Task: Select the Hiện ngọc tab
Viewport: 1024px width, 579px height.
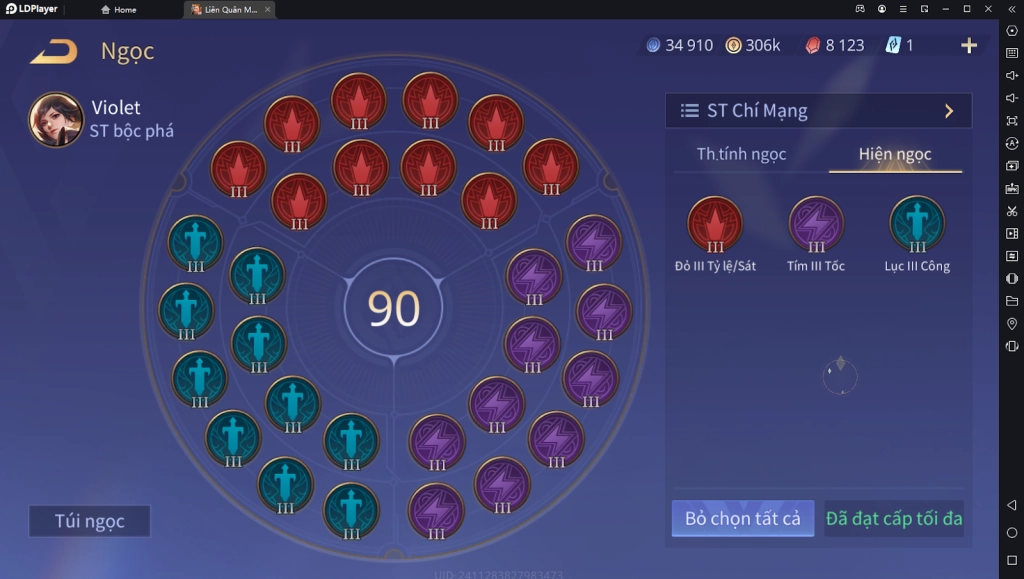Action: [895, 154]
